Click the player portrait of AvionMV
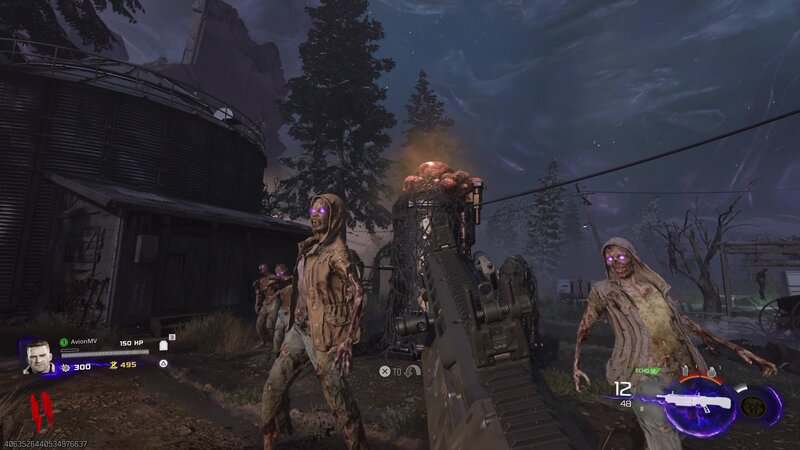This screenshot has width=800, height=450. 38,355
